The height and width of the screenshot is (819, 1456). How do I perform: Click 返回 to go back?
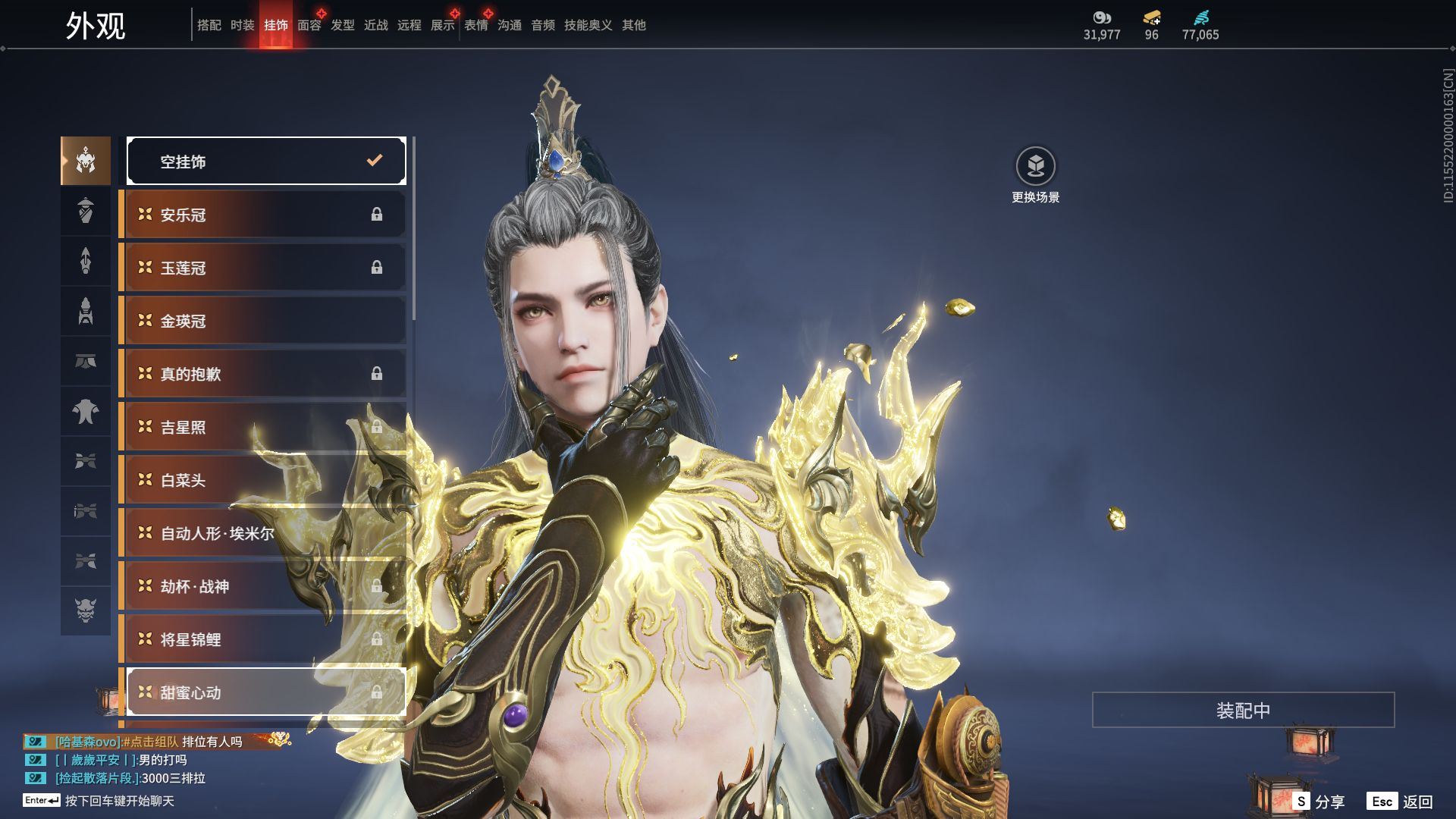point(1401,802)
